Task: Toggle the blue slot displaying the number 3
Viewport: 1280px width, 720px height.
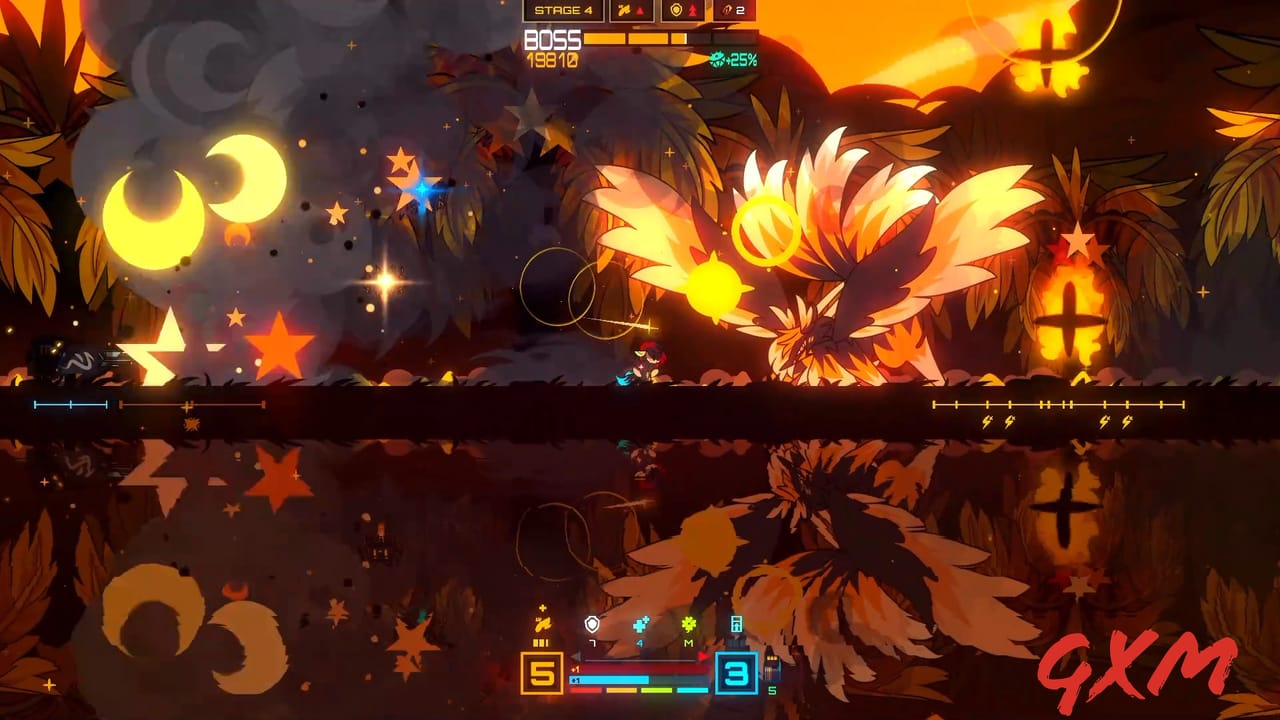Action: click(x=737, y=673)
